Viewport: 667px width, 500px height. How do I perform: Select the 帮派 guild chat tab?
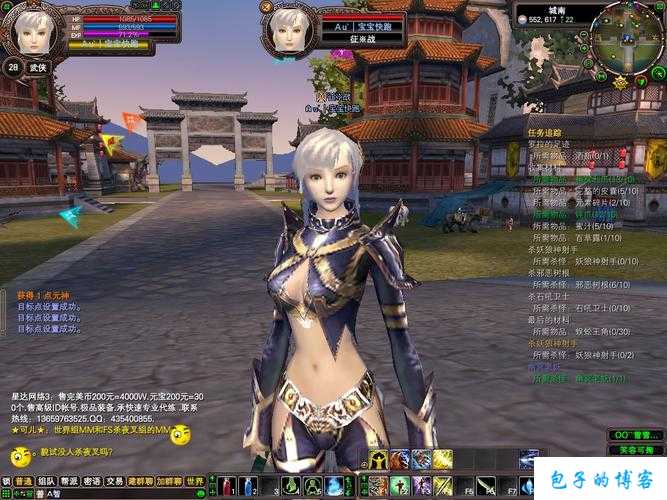point(70,481)
